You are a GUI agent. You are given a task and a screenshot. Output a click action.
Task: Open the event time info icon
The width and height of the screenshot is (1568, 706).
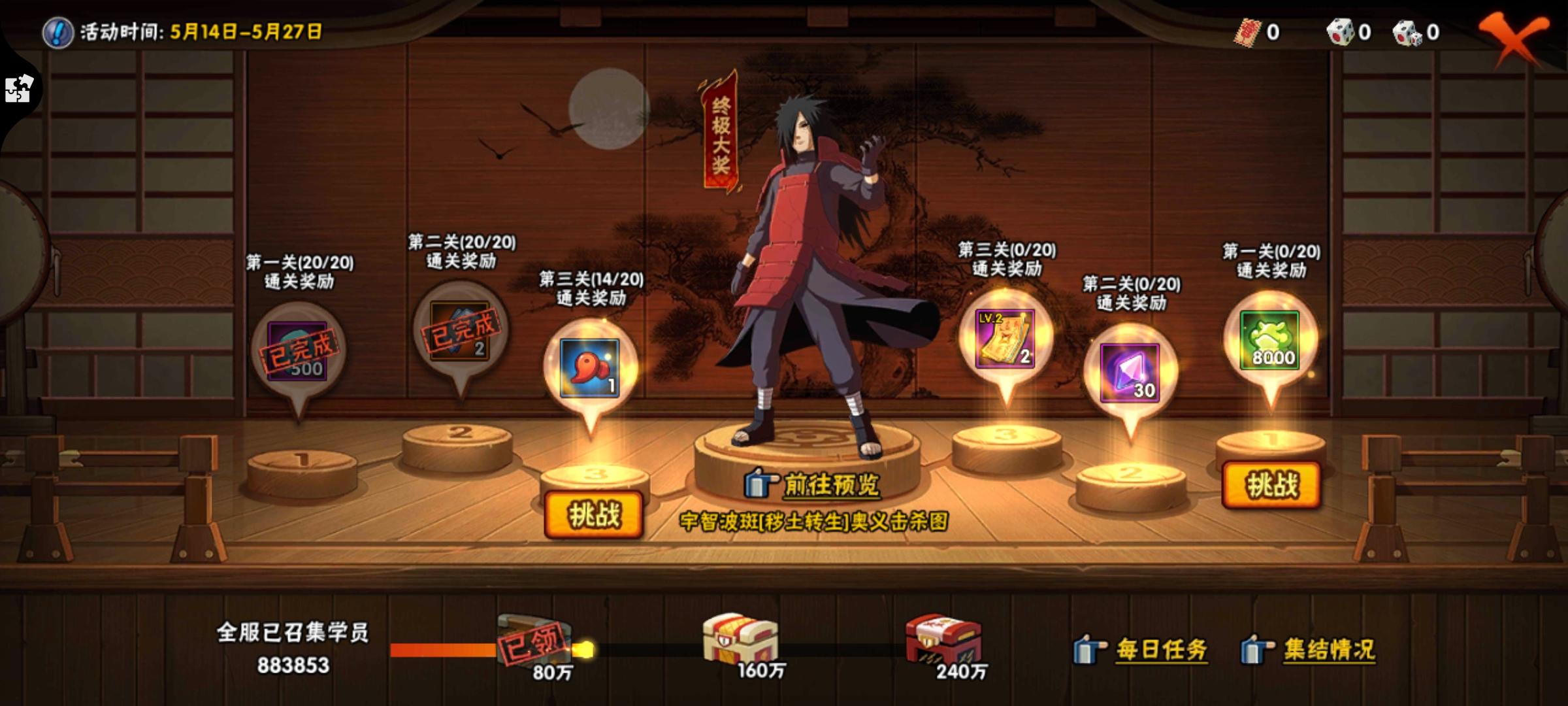57,30
